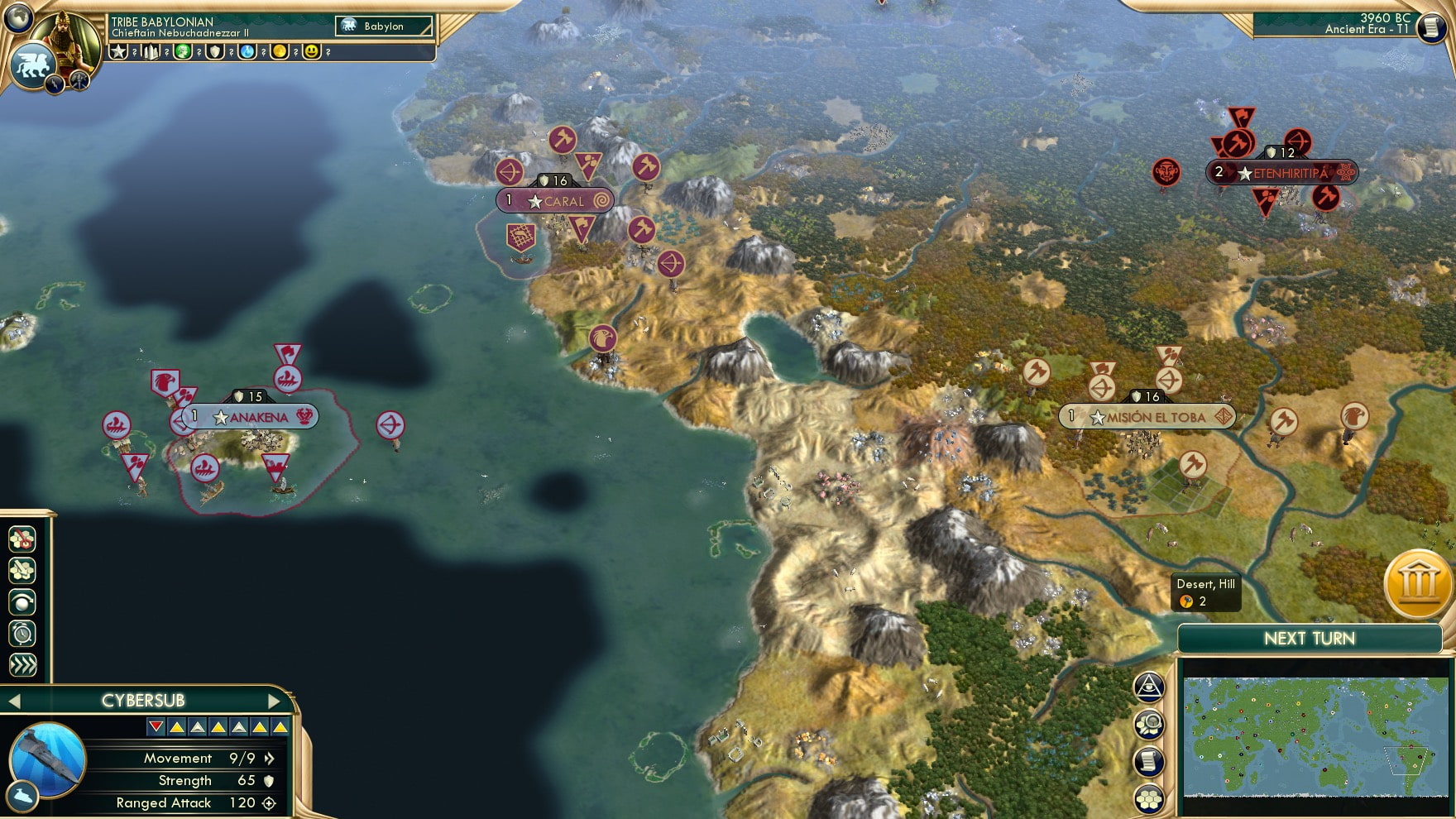This screenshot has height=819, width=1456.
Task: Click the gold coin icon in the top bar
Action: [279, 51]
